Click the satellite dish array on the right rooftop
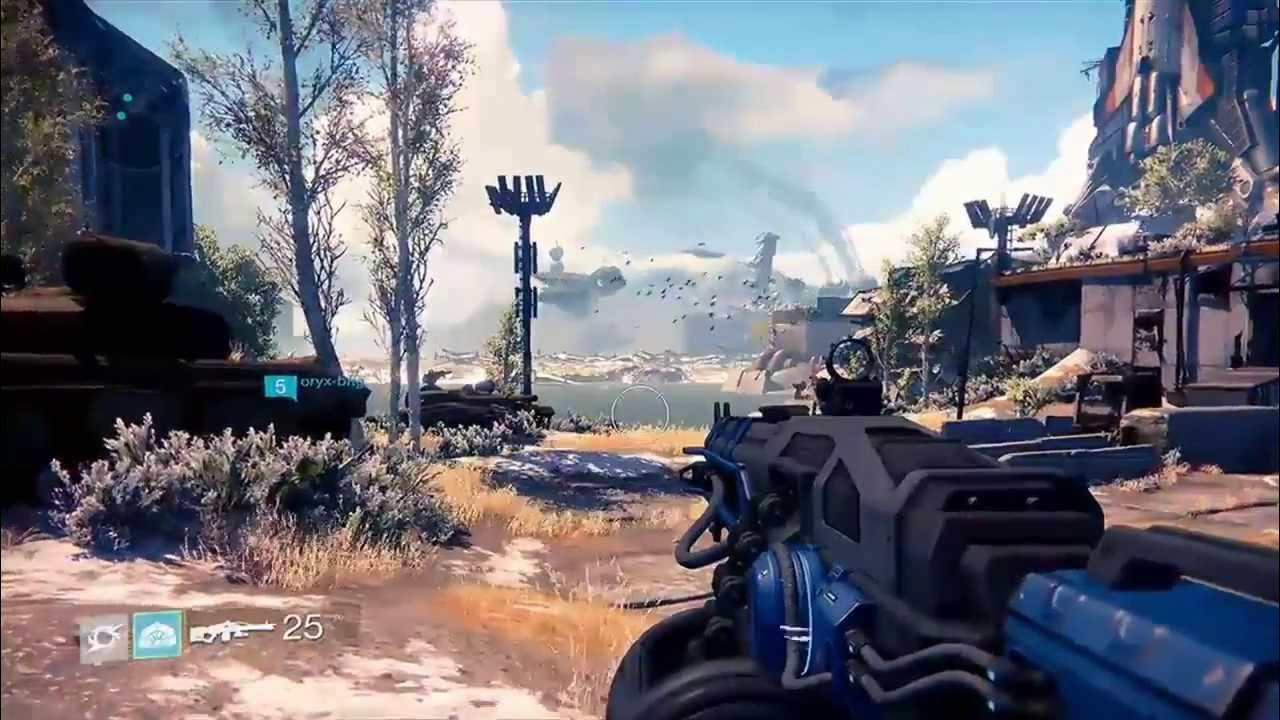Screen dimensions: 1280x720 (x=1005, y=210)
